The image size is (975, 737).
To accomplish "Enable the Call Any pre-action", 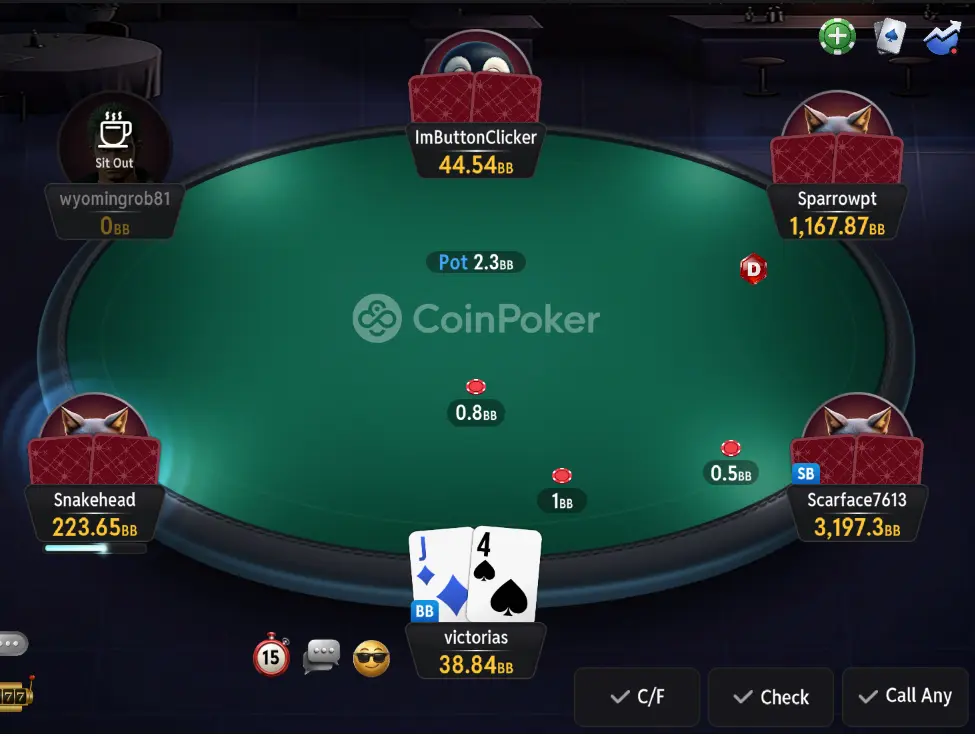I will point(906,696).
